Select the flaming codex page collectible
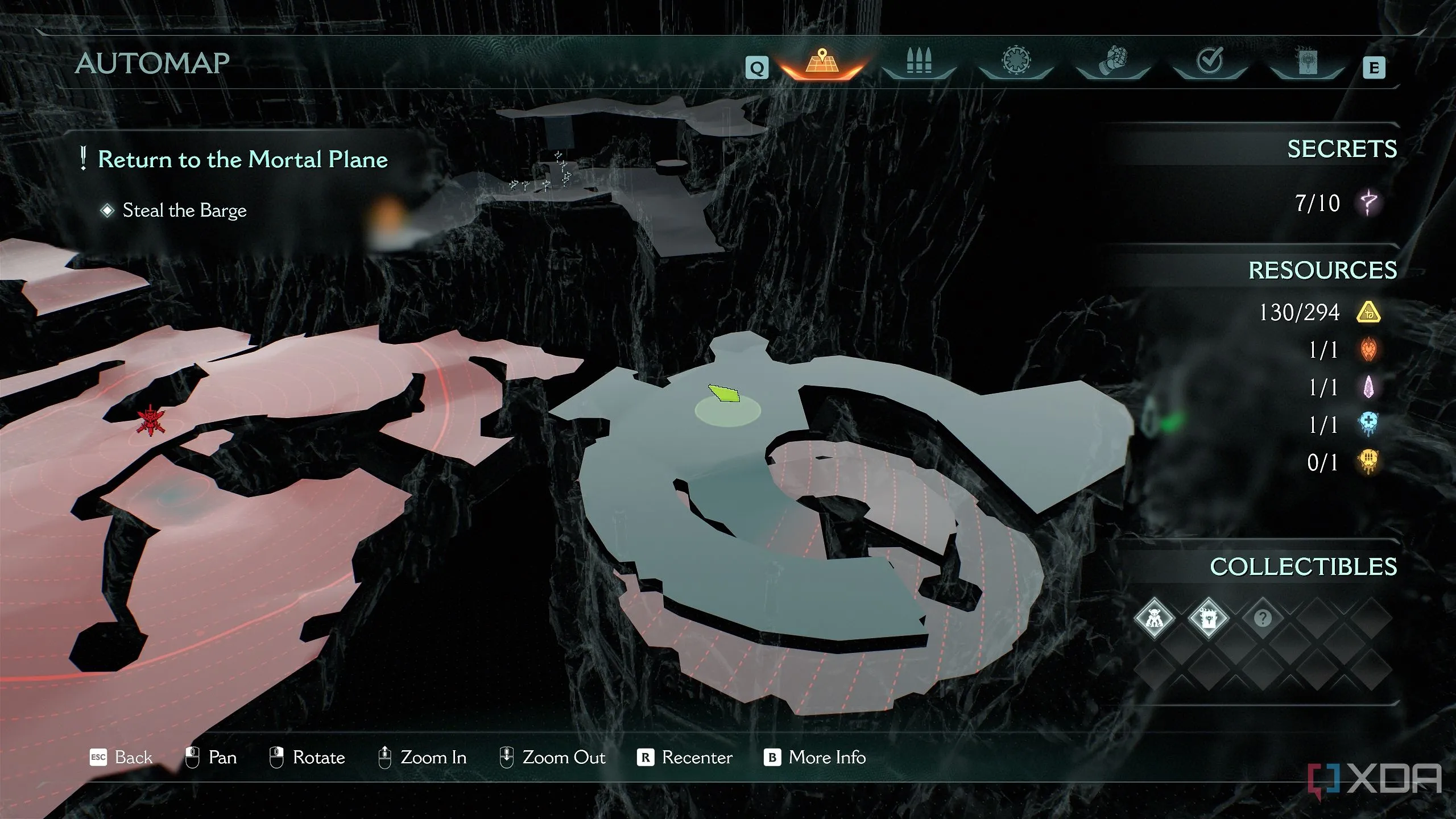 1208,618
